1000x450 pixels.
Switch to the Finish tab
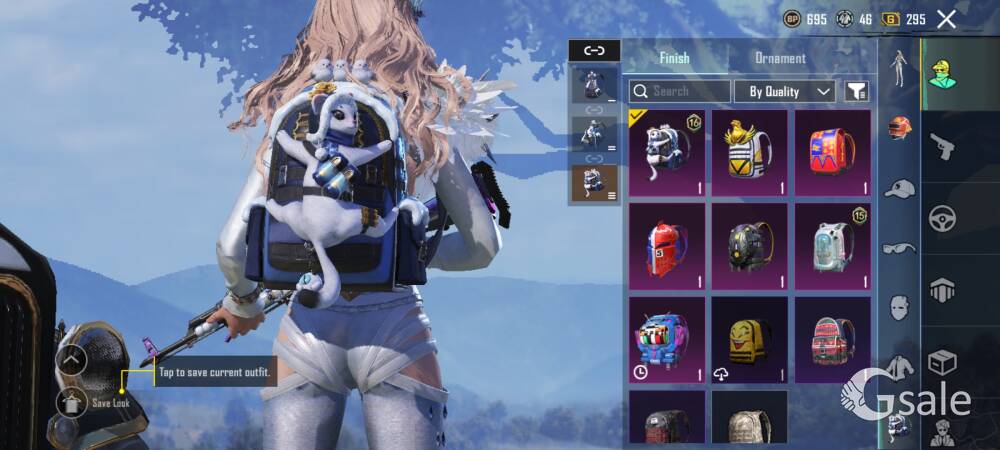674,58
